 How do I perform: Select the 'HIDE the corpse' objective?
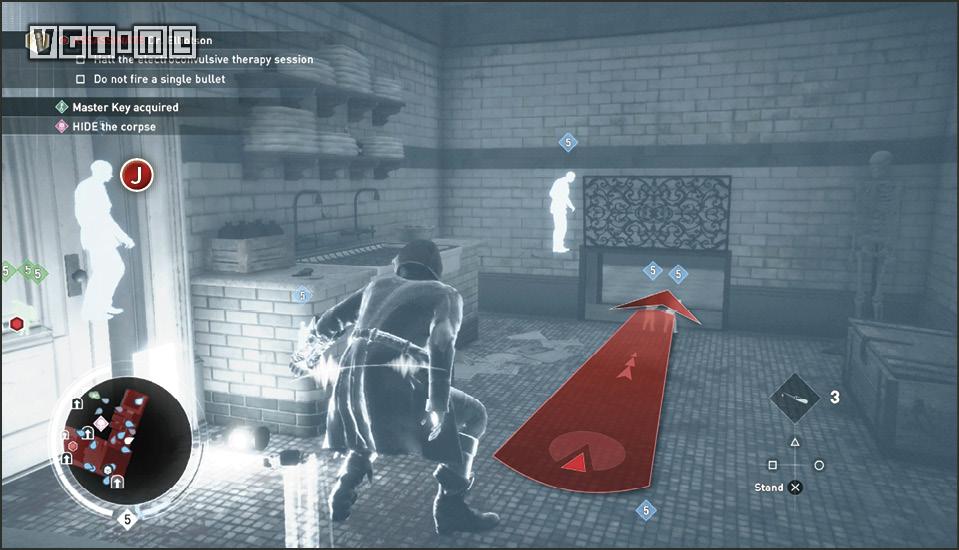tap(113, 127)
